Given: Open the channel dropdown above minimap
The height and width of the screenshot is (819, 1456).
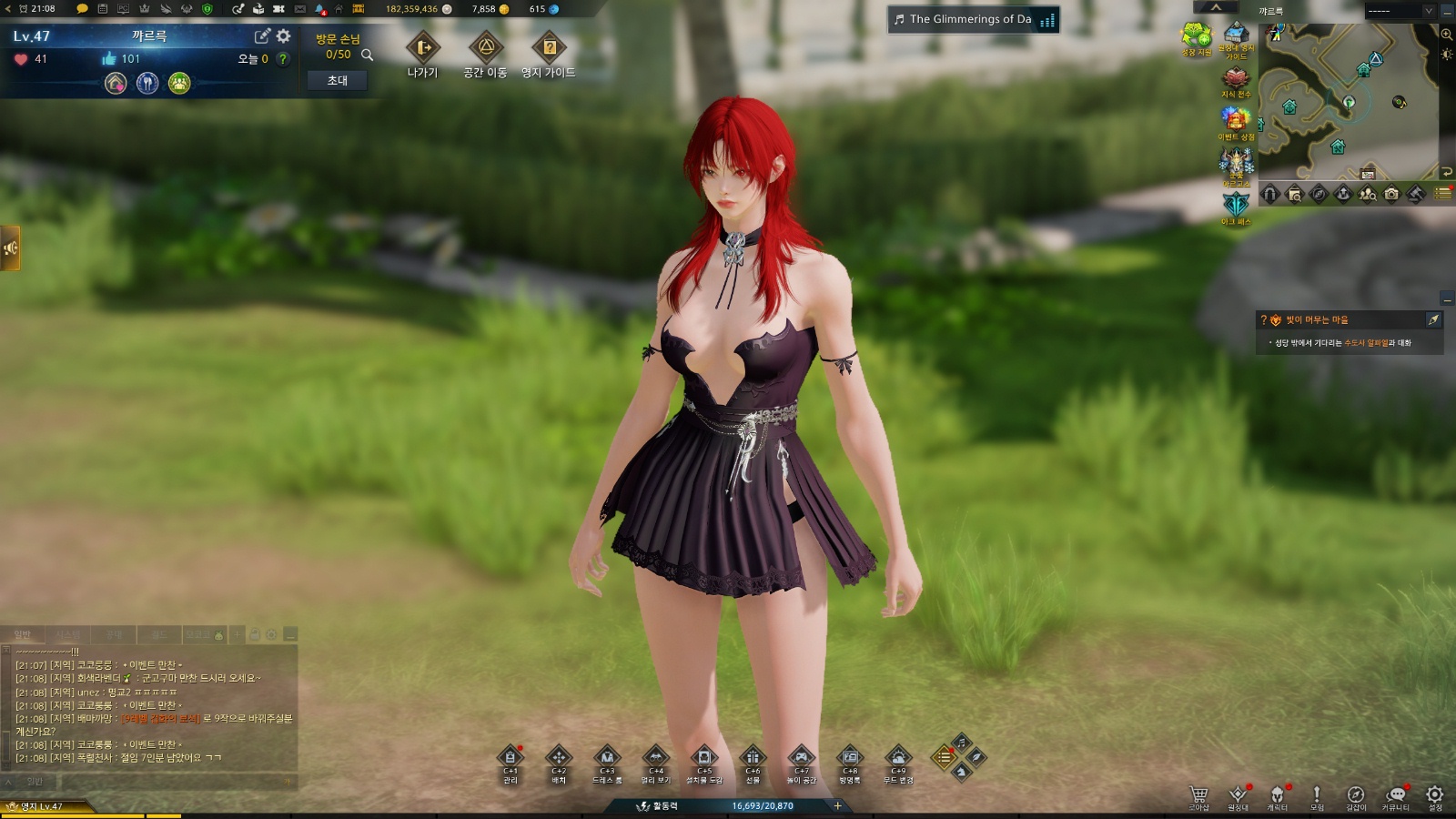Looking at the screenshot, I should click(1429, 11).
